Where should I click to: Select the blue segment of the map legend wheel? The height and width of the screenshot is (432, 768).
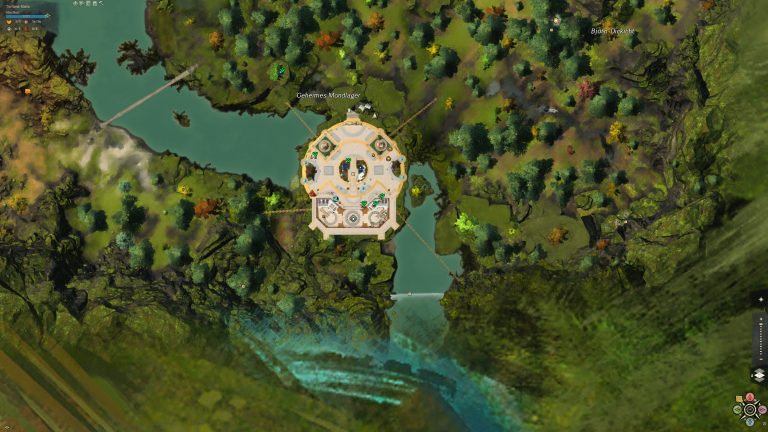tap(750, 422)
